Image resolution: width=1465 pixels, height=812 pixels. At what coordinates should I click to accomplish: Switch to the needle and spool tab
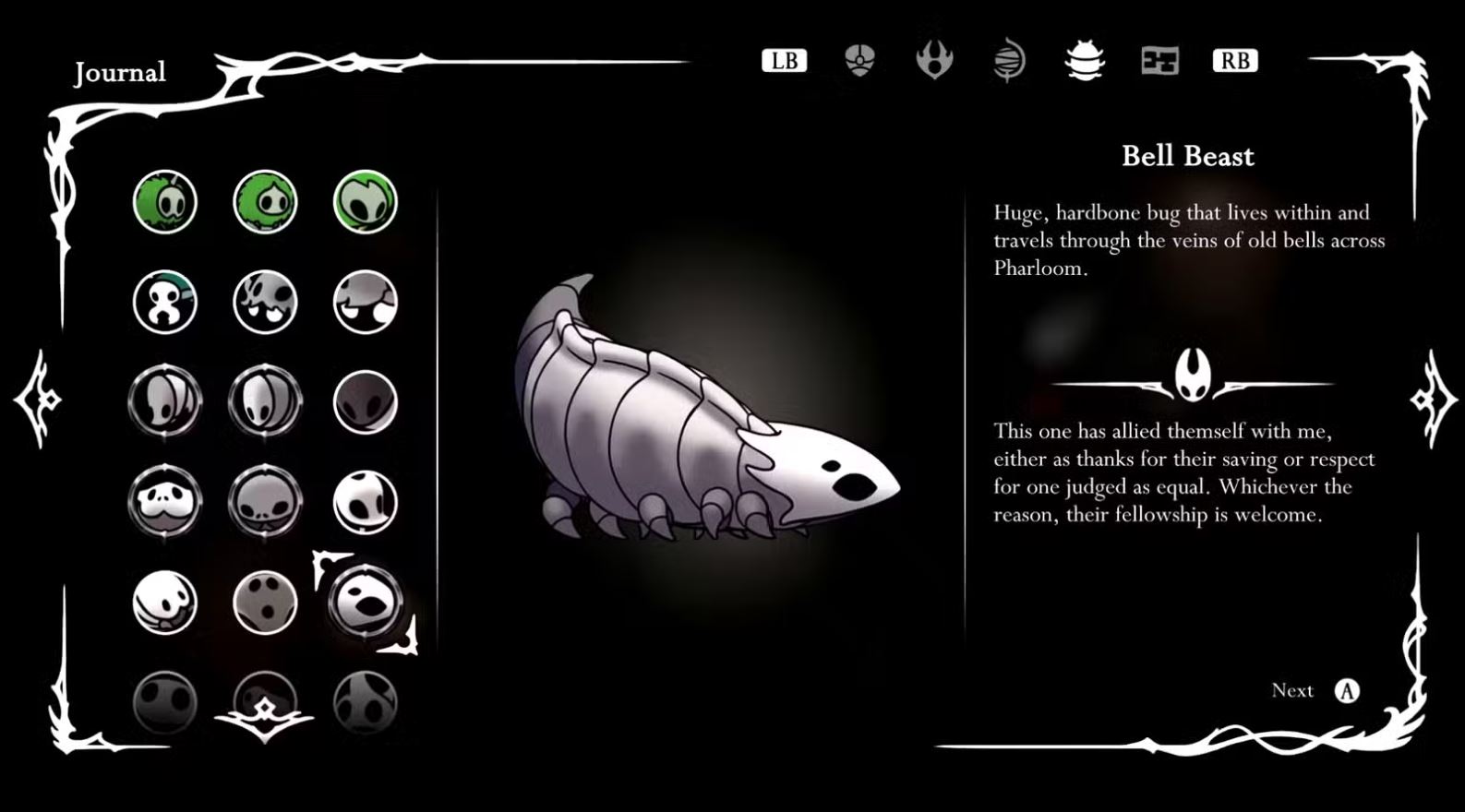1009,61
